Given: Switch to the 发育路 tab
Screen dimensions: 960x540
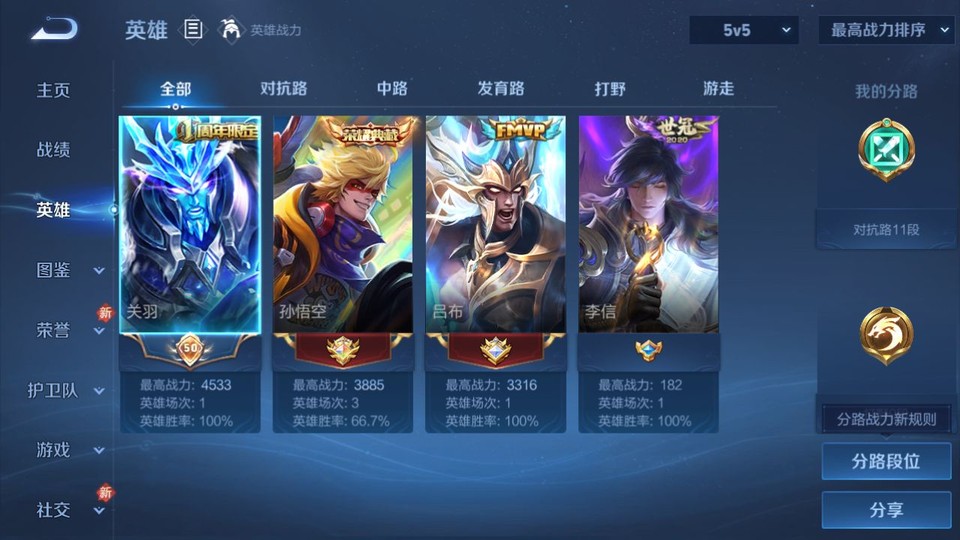Looking at the screenshot, I should 501,89.
